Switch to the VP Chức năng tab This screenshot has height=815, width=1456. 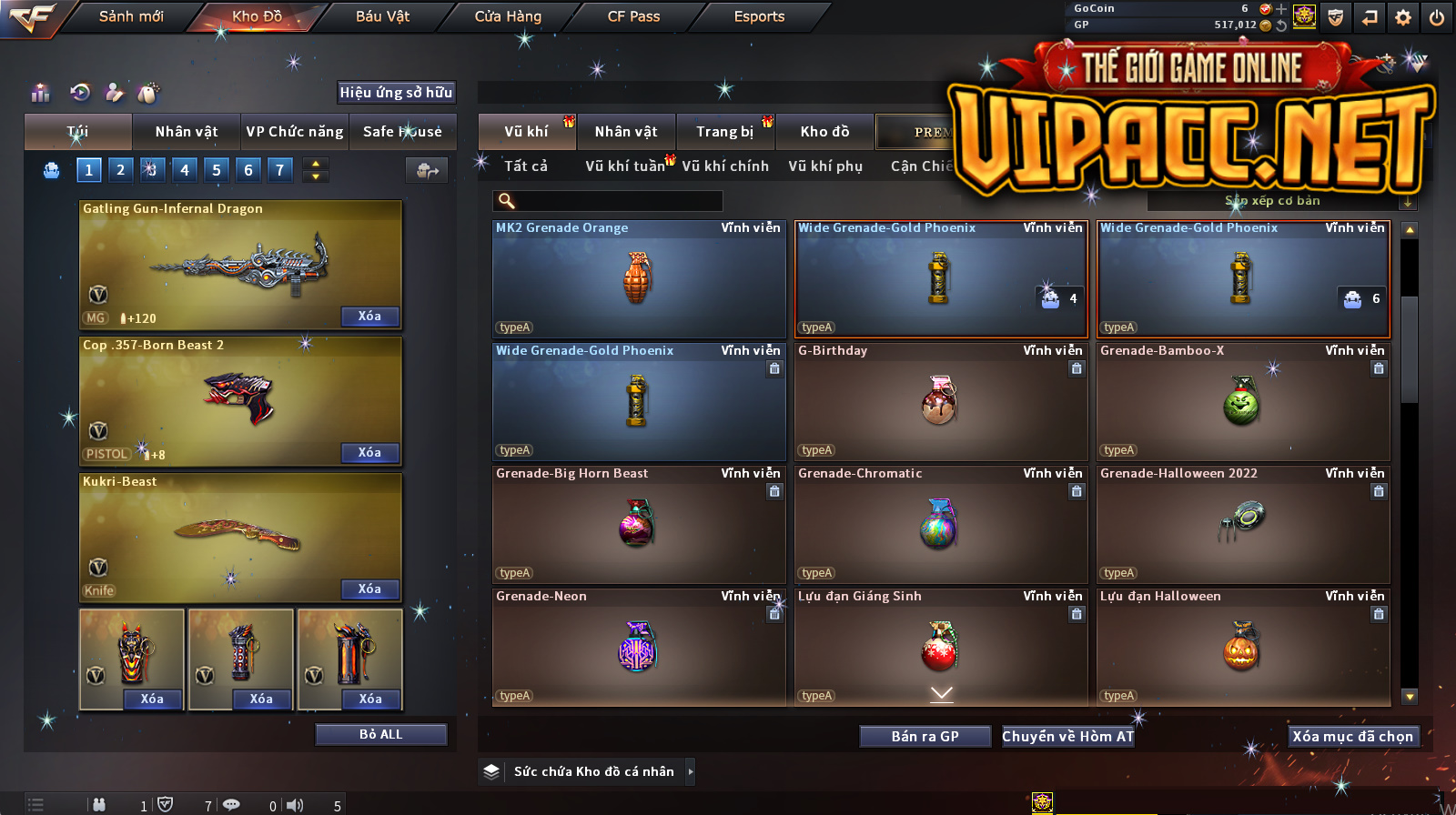[x=295, y=132]
